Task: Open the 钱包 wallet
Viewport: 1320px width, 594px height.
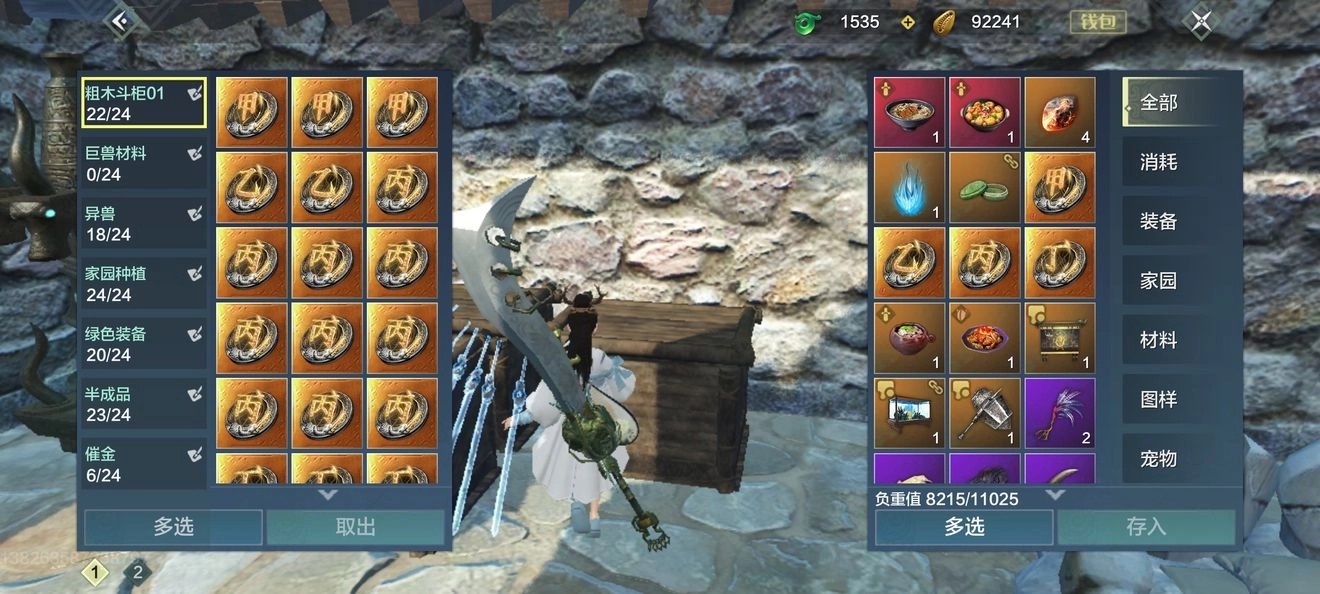Action: [1098, 22]
